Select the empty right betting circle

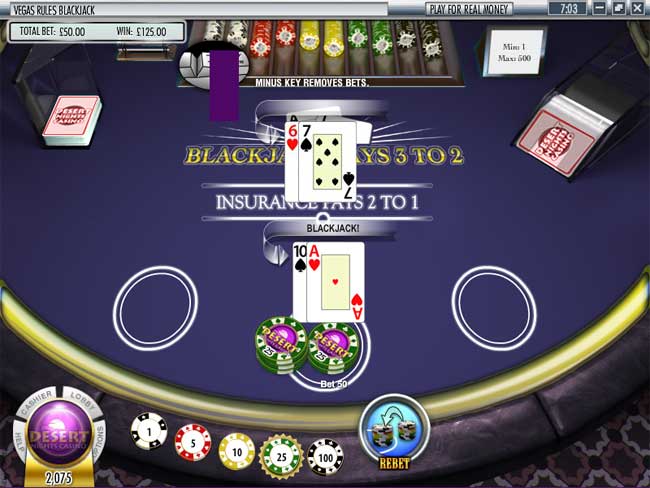(493, 307)
